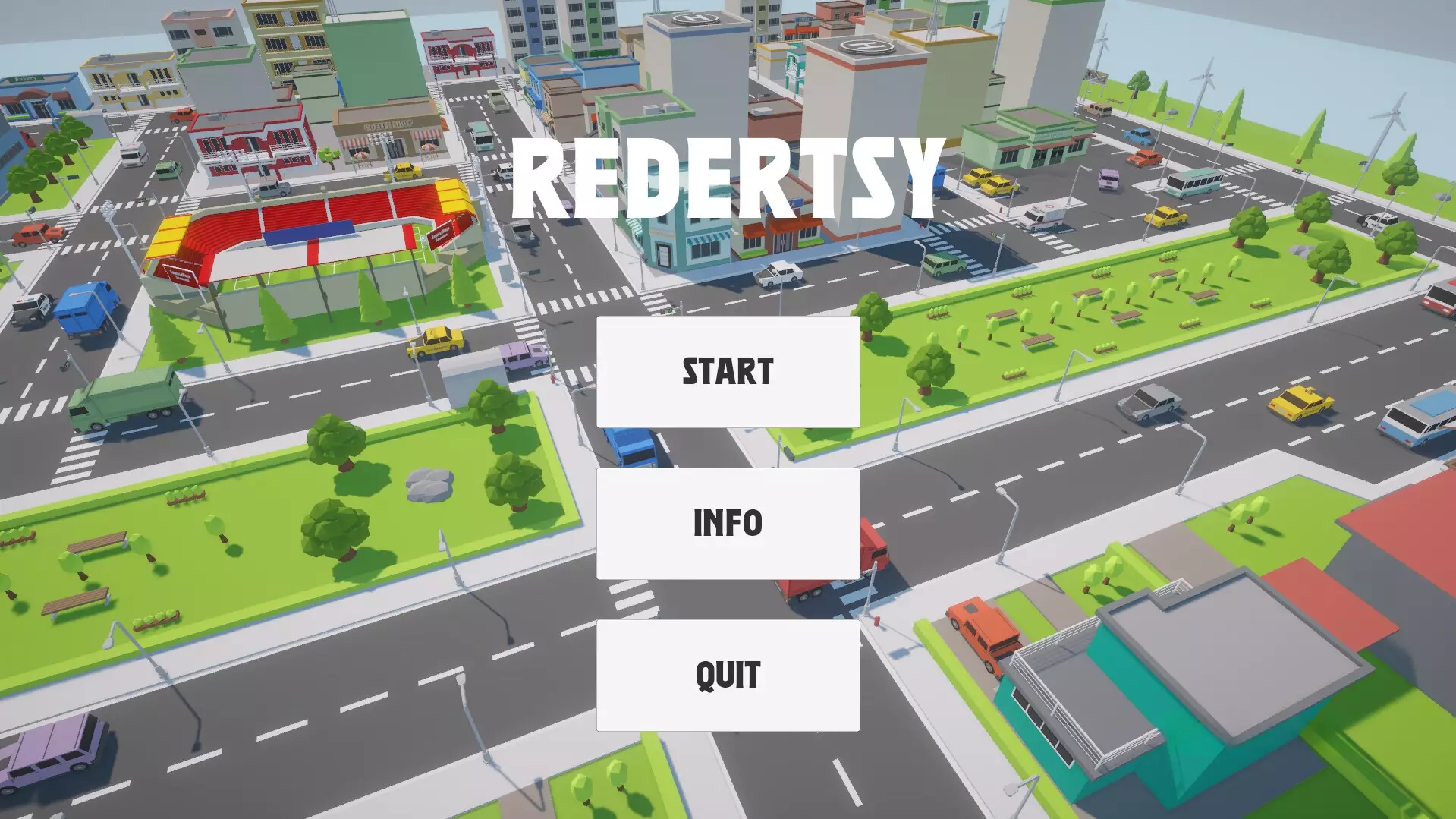
Task: Click the orange SUV near the teal building
Action: coord(979,638)
